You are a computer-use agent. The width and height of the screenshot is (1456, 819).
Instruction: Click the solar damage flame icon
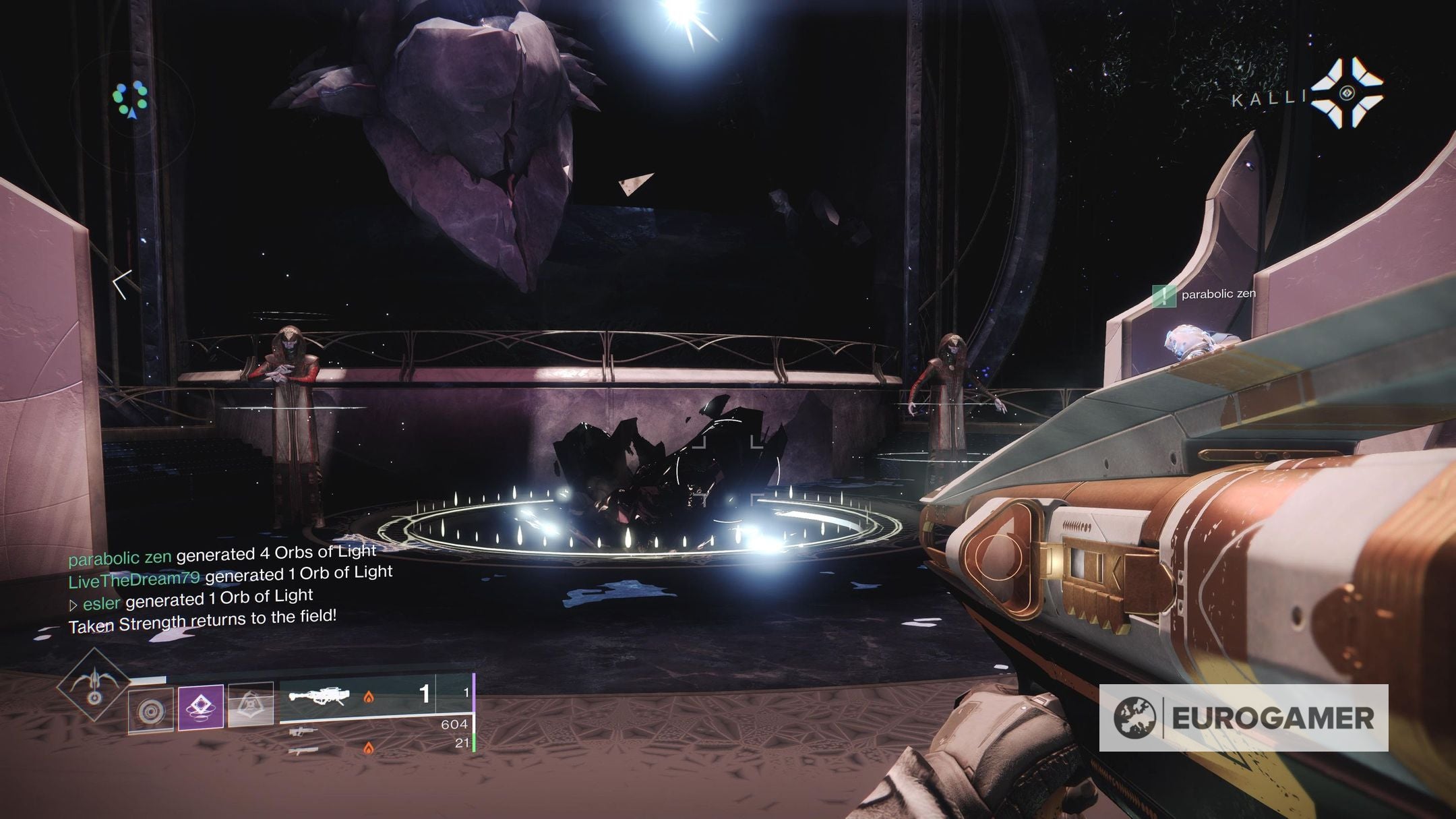[x=369, y=698]
